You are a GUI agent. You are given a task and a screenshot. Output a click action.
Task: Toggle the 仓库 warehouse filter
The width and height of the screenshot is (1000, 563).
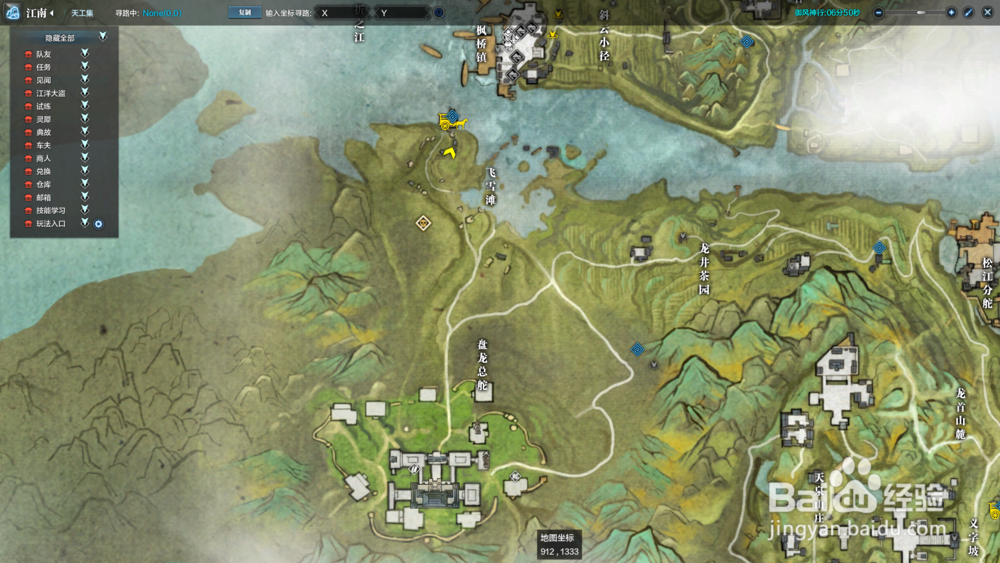85,184
